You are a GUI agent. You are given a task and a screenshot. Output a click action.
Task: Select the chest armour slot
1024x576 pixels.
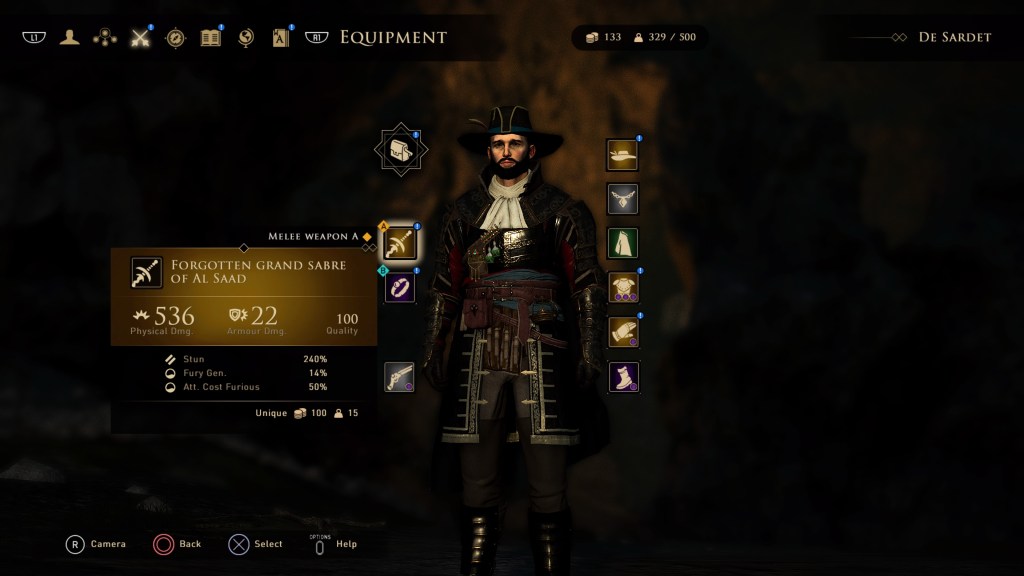pos(622,288)
